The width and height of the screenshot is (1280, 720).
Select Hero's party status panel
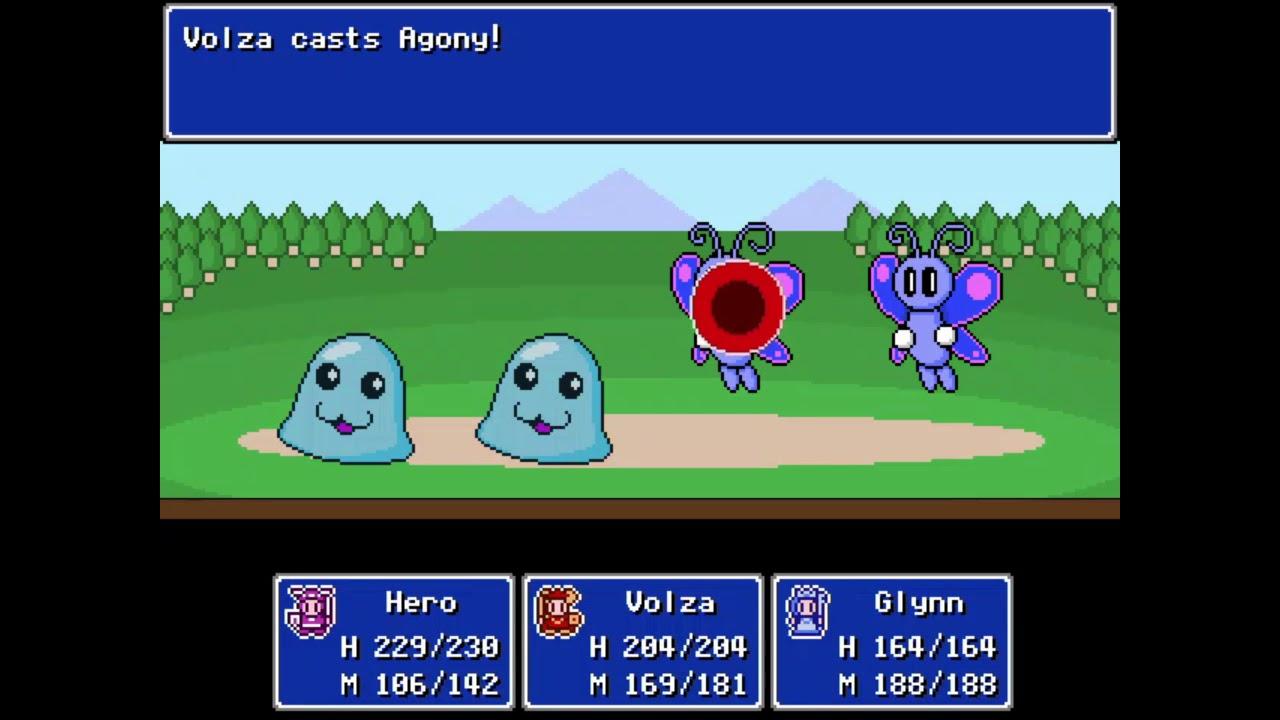click(x=394, y=642)
